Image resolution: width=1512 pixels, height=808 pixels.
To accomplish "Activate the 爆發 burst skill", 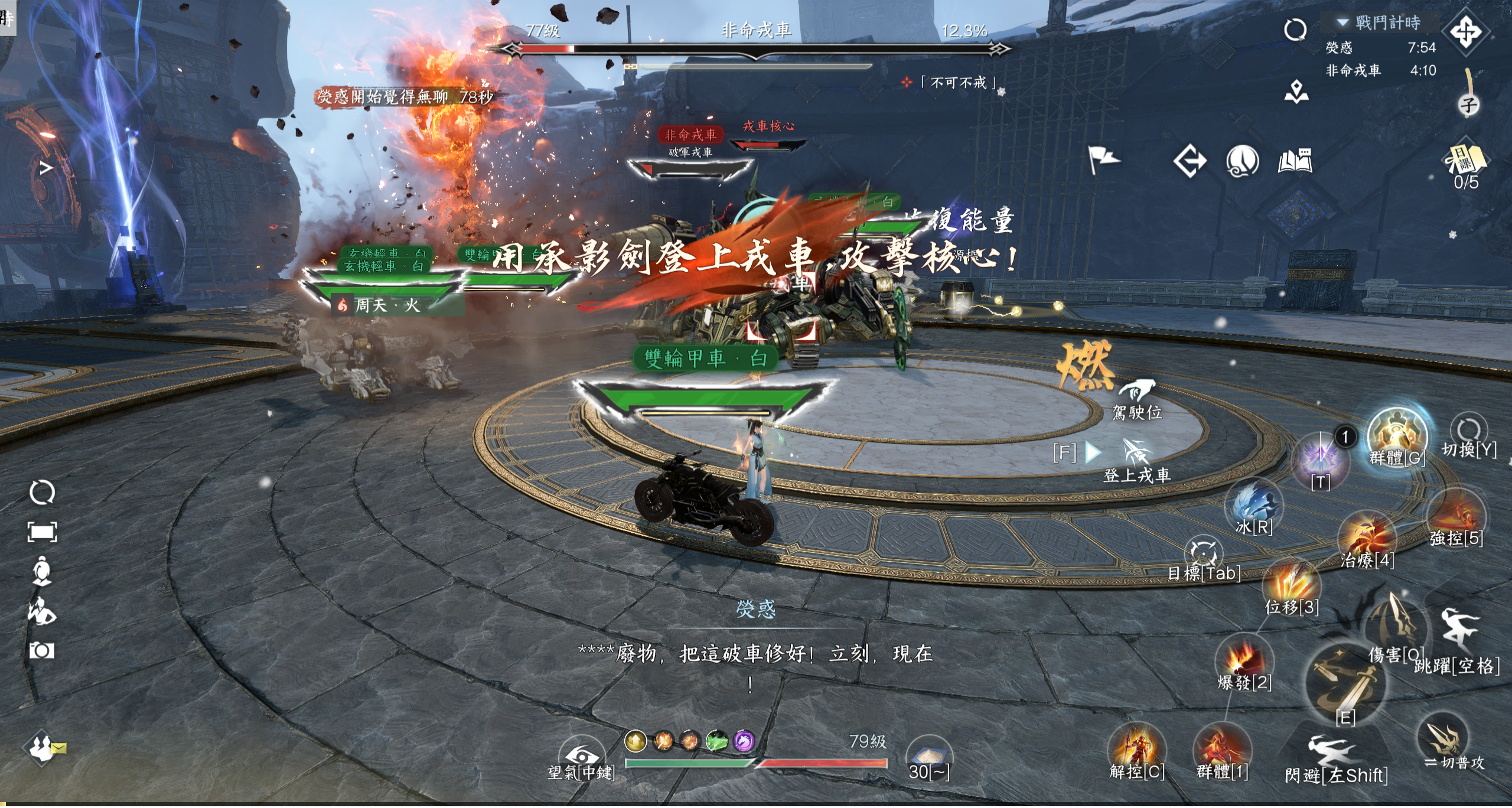I will 1243,660.
